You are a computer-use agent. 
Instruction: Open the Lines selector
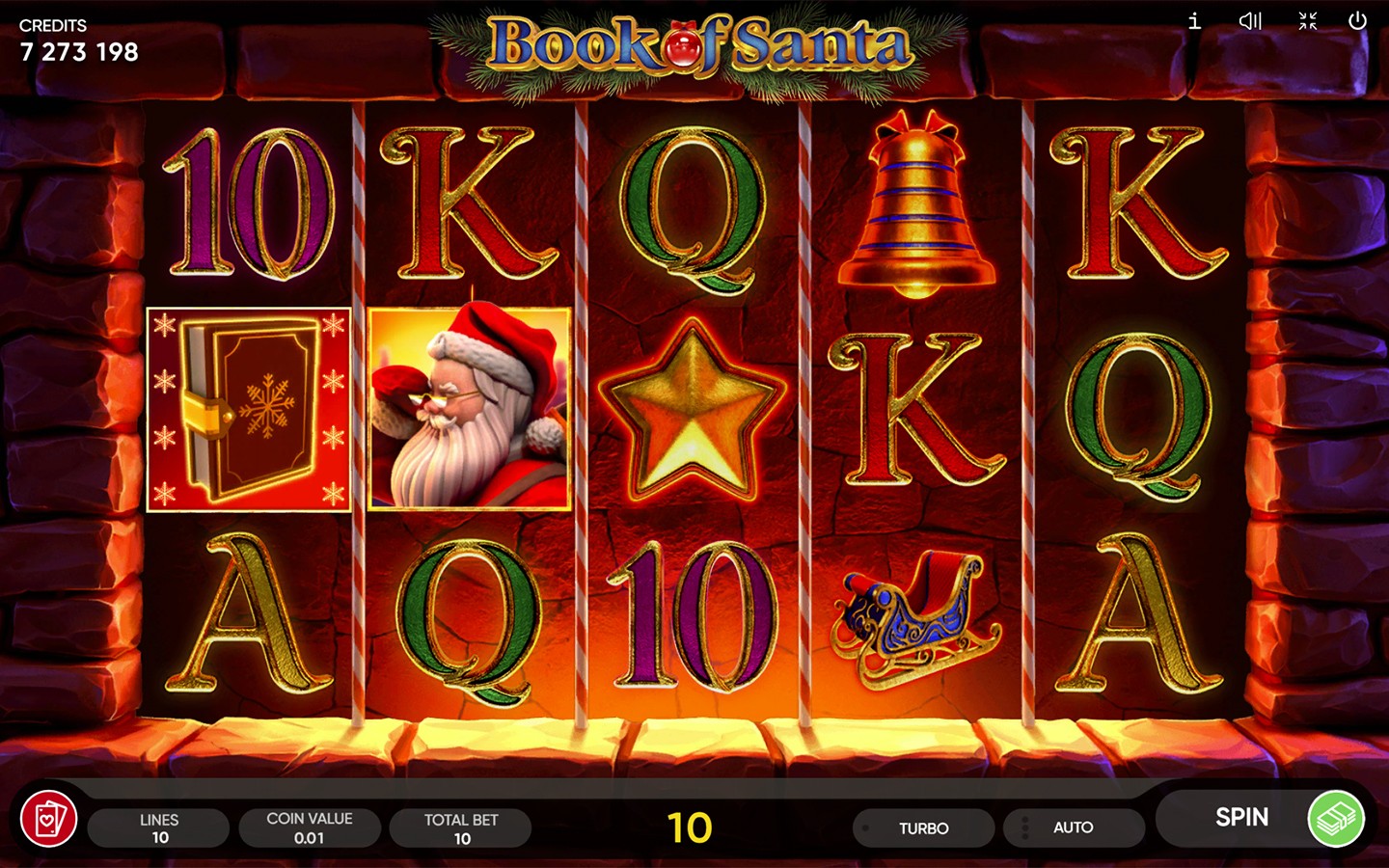click(x=159, y=827)
